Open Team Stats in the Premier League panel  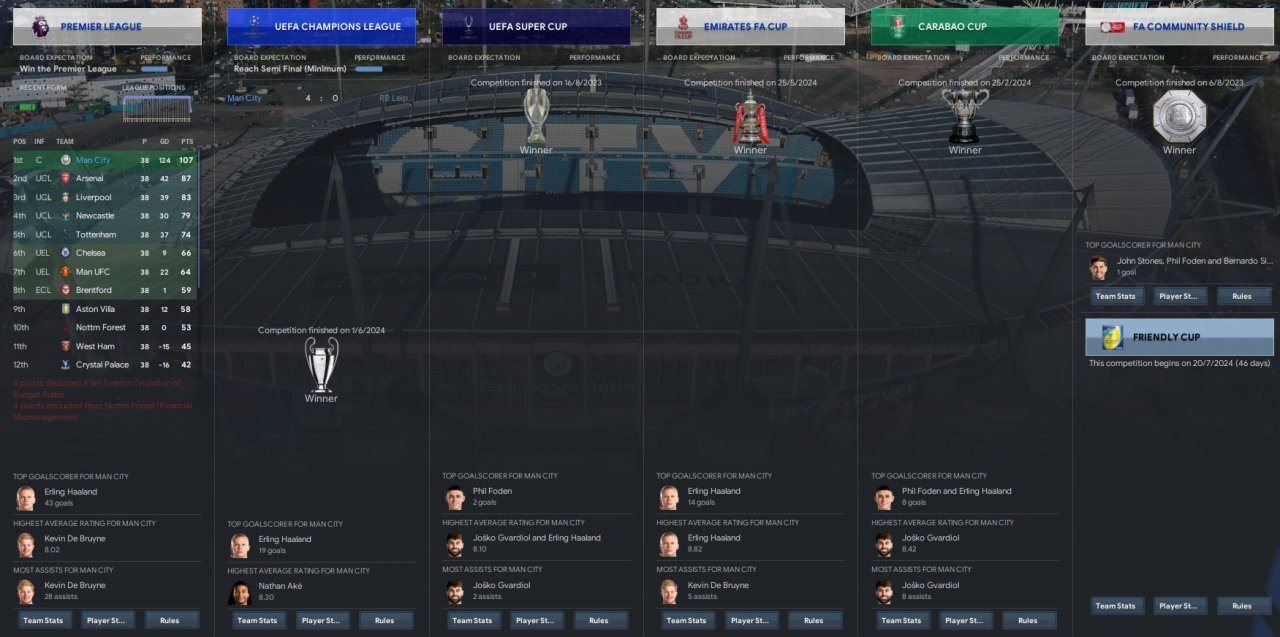point(44,620)
